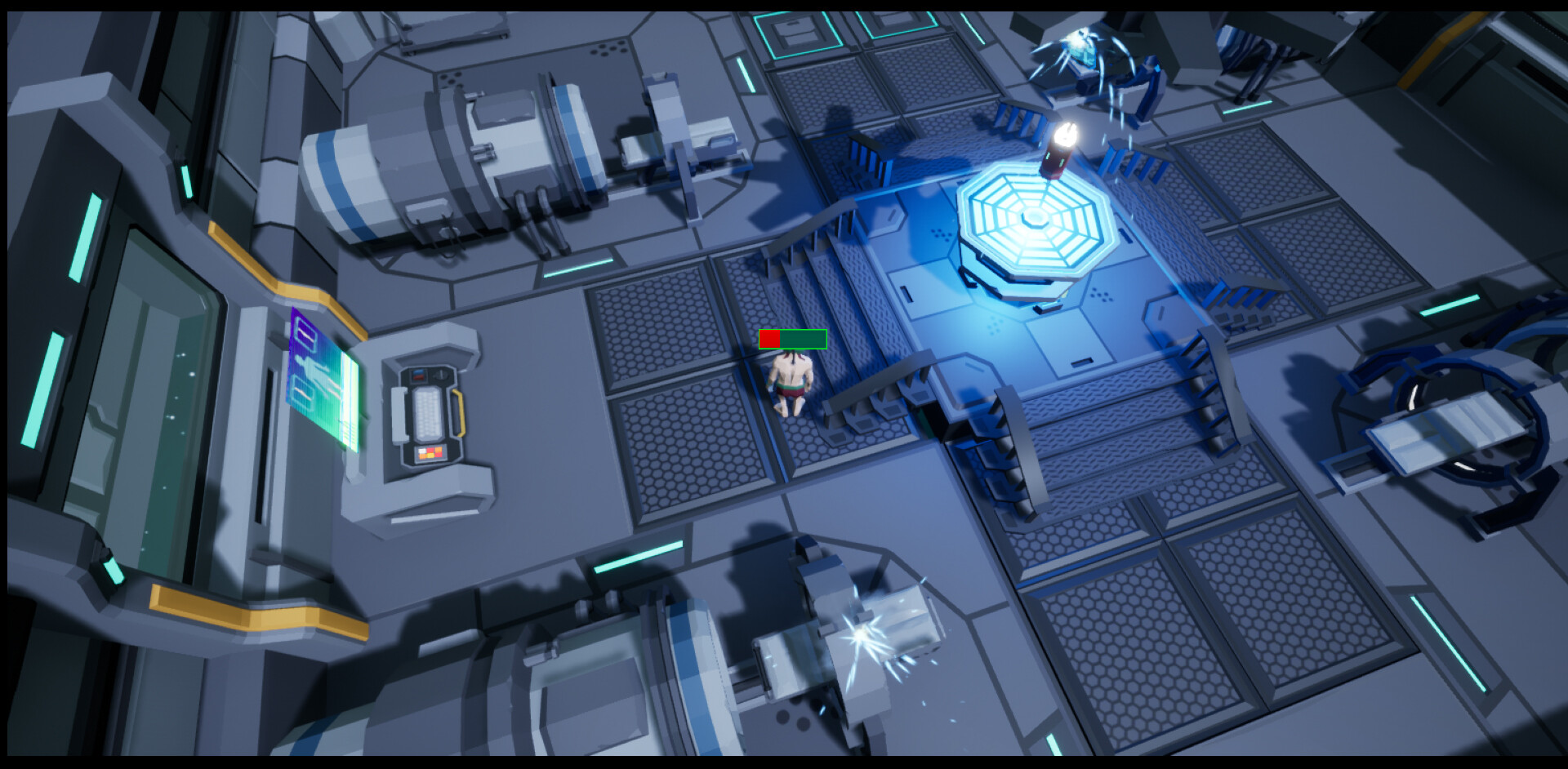Screen dimensions: 1568x769
Task: Flip the round dial beside the console switches
Action: [x=441, y=375]
